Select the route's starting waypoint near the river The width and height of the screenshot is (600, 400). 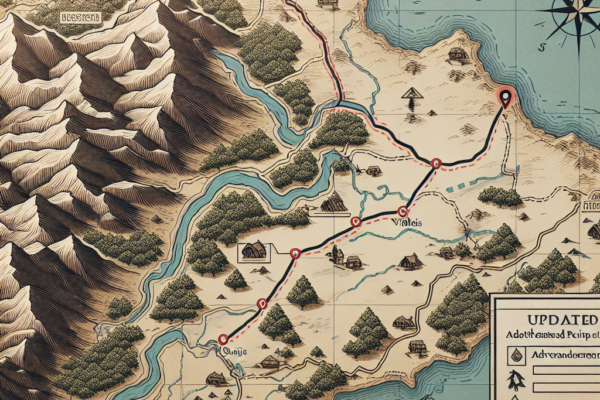(223, 341)
